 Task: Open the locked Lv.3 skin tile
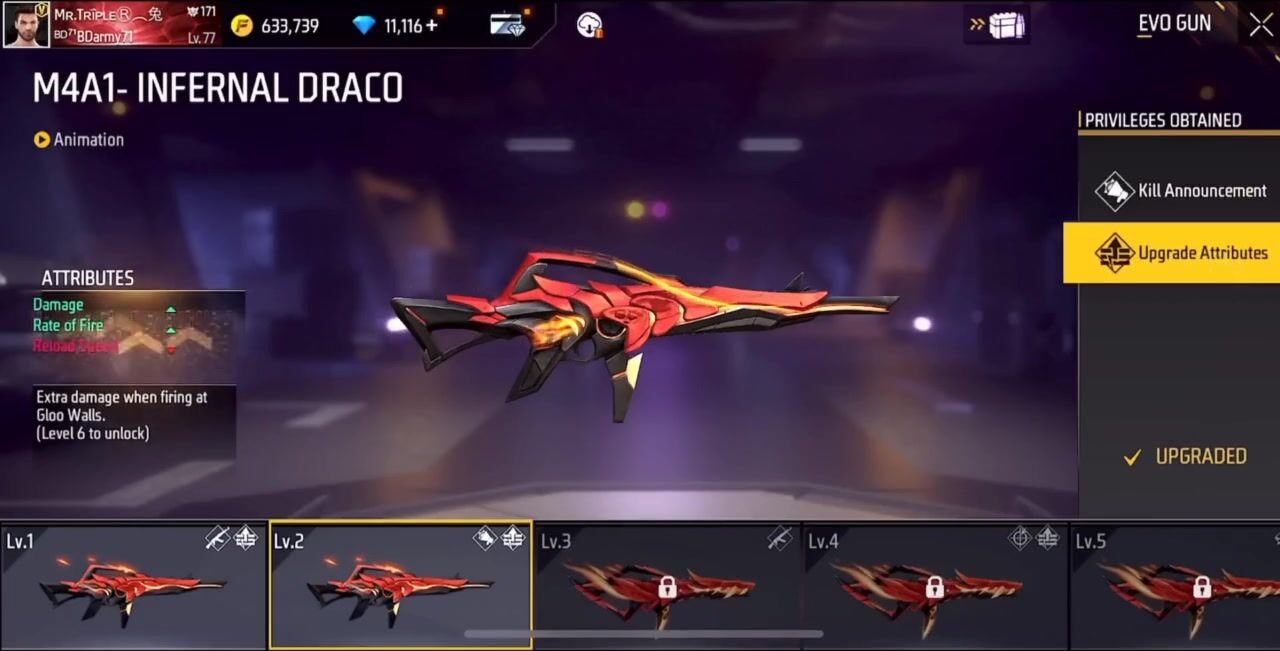(667, 586)
